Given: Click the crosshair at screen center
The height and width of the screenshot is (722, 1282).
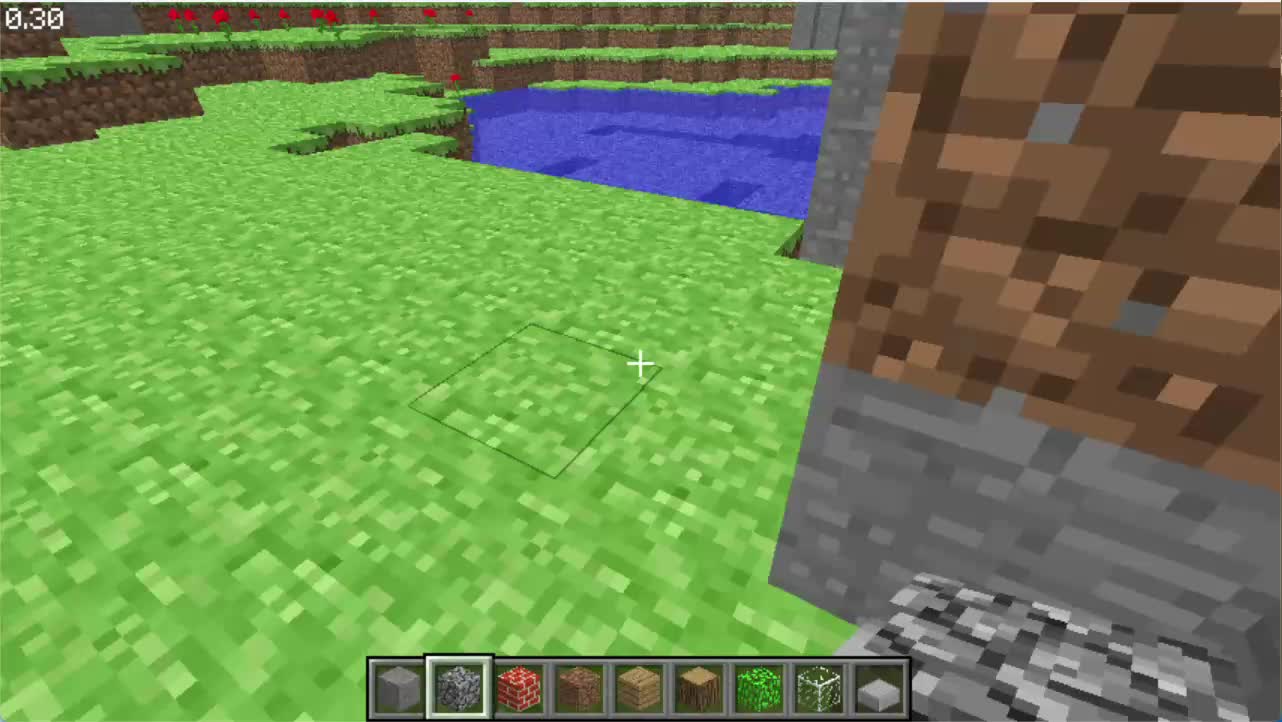Looking at the screenshot, I should [641, 364].
